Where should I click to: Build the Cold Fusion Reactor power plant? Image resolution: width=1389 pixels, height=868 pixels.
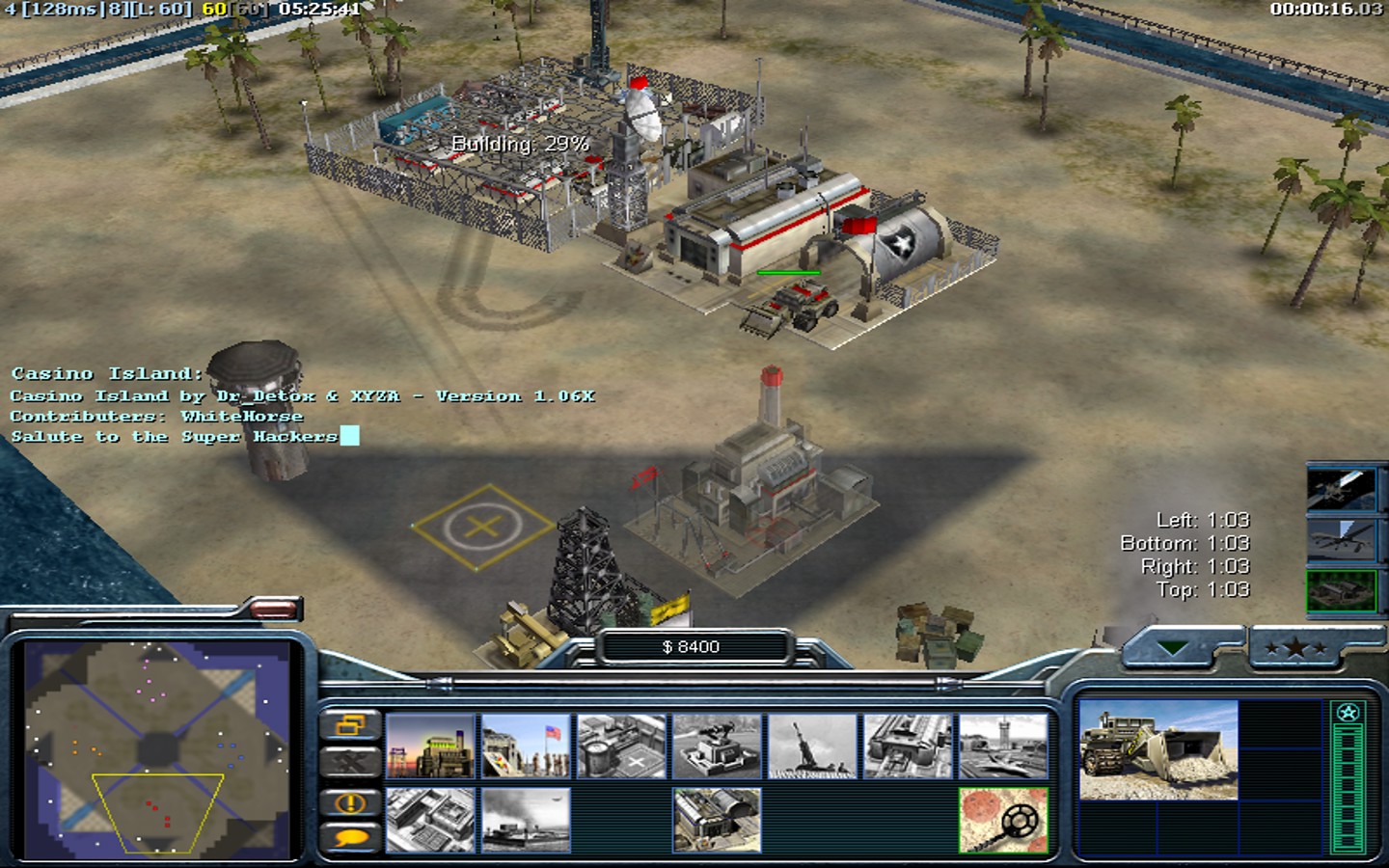coord(430,746)
